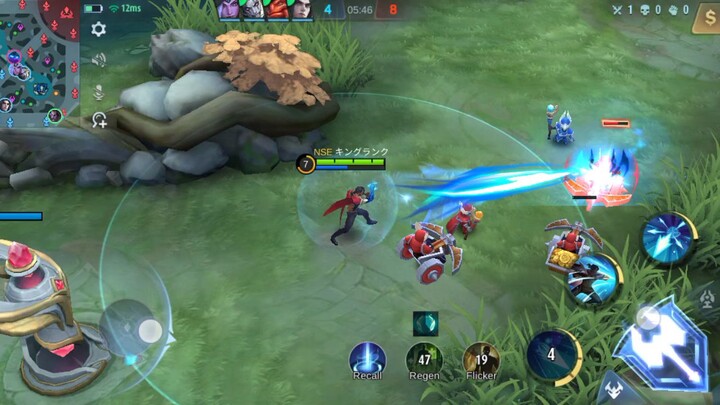
Task: Toggle the microphone icon
Action: tap(98, 91)
